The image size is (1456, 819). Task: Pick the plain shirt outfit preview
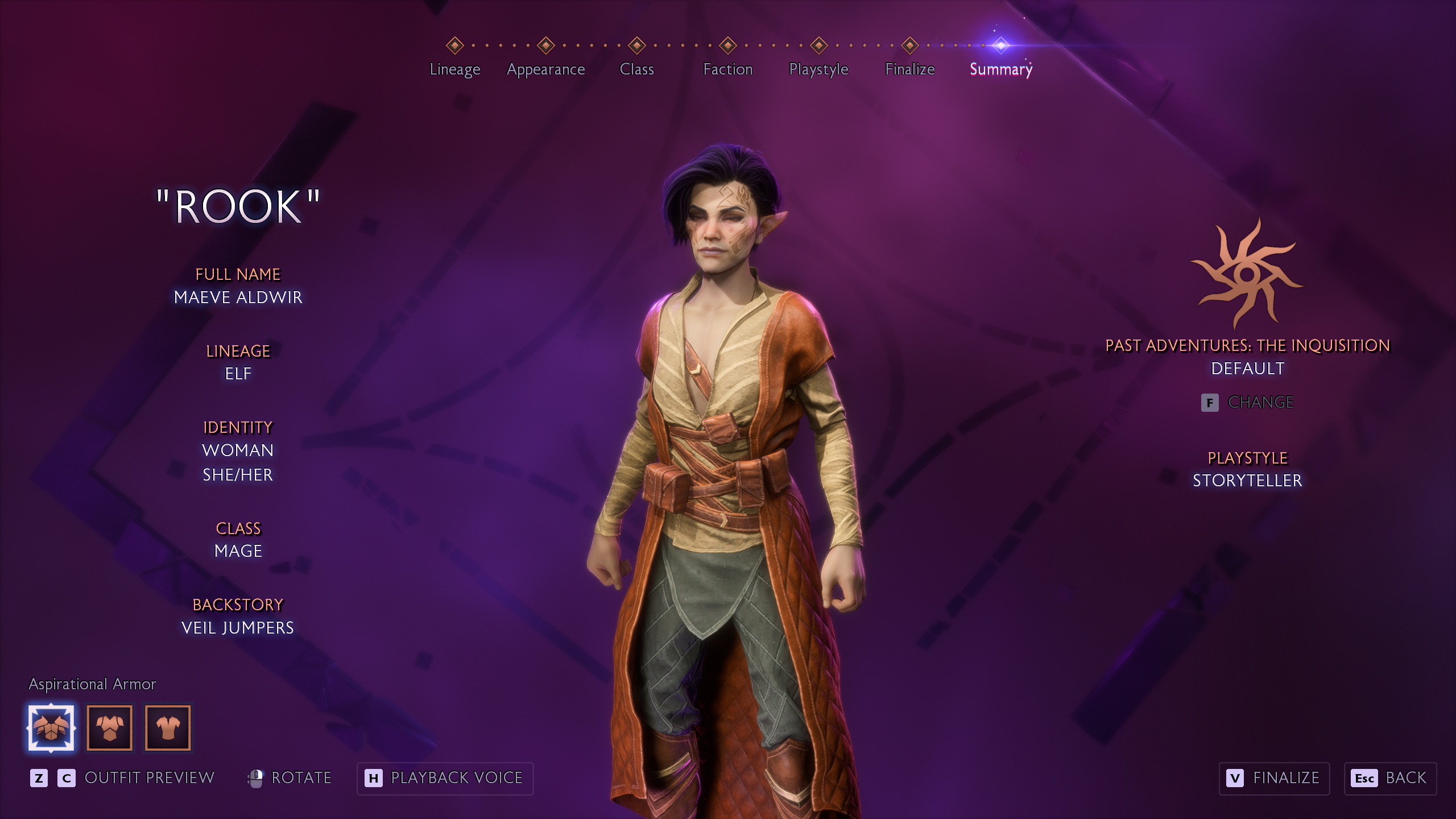168,728
